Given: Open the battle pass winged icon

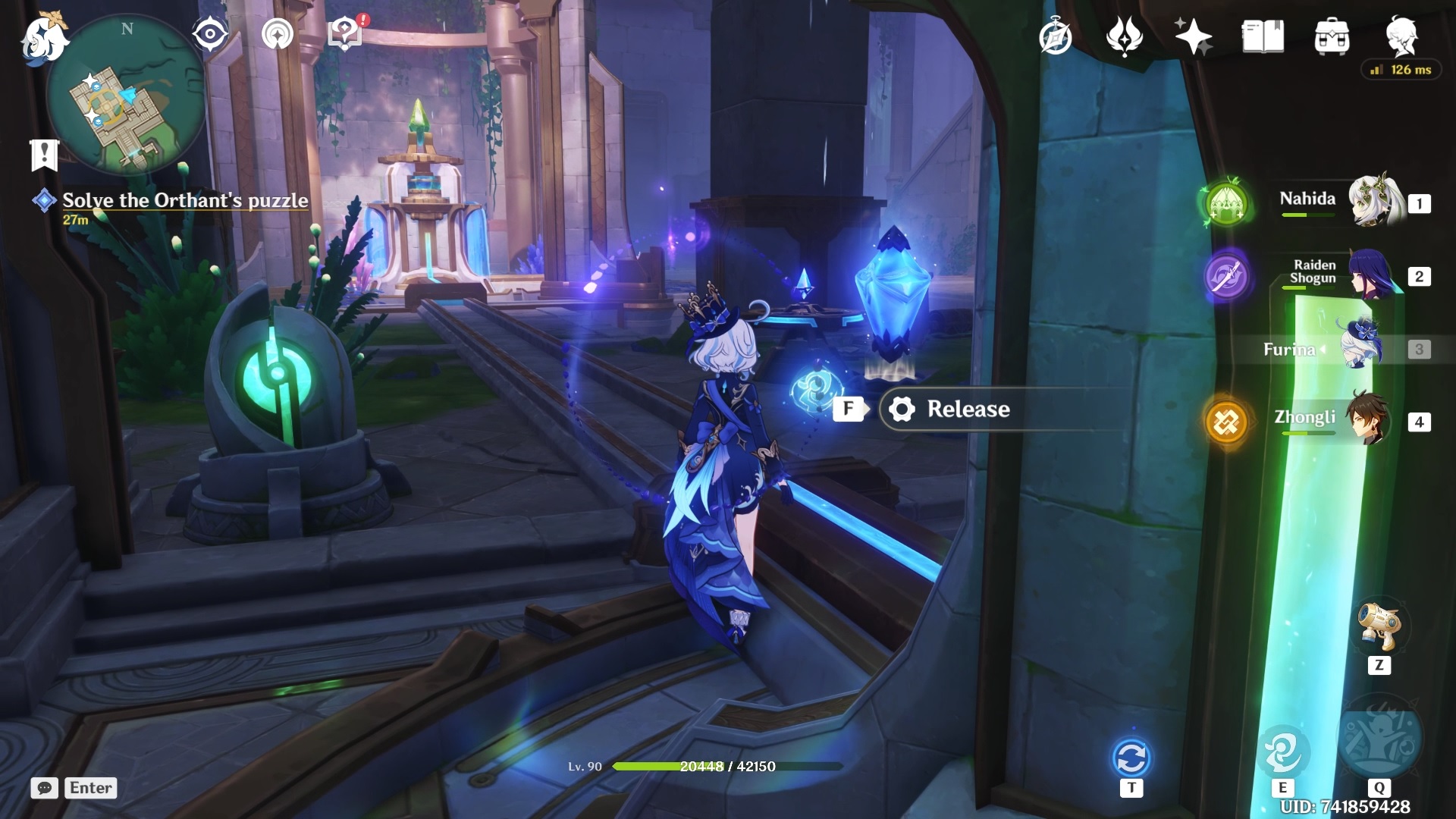Looking at the screenshot, I should click(1124, 36).
